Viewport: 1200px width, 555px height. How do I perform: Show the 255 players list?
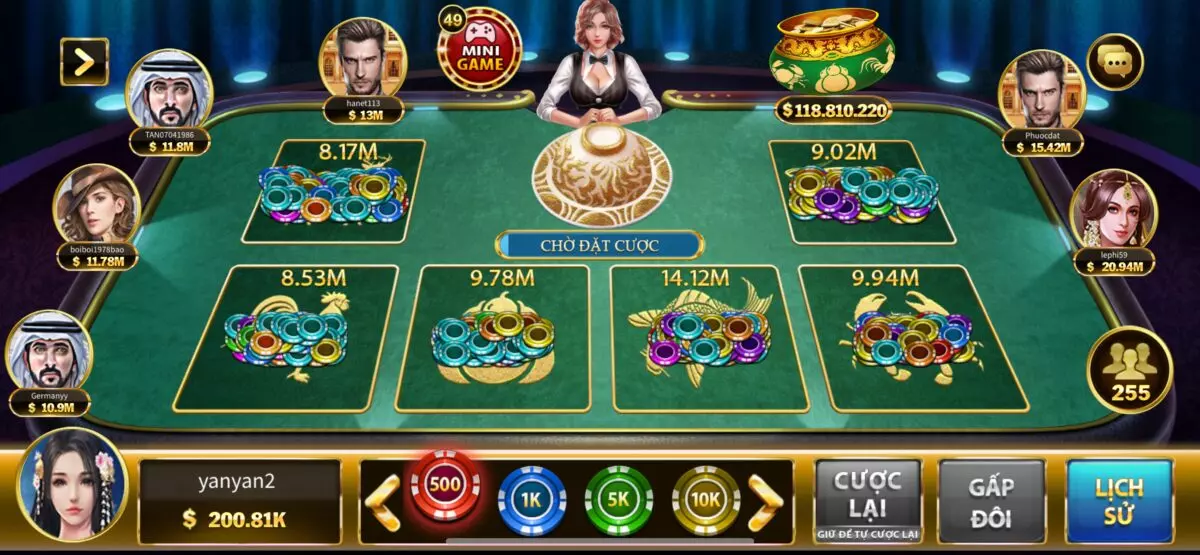tap(1131, 370)
